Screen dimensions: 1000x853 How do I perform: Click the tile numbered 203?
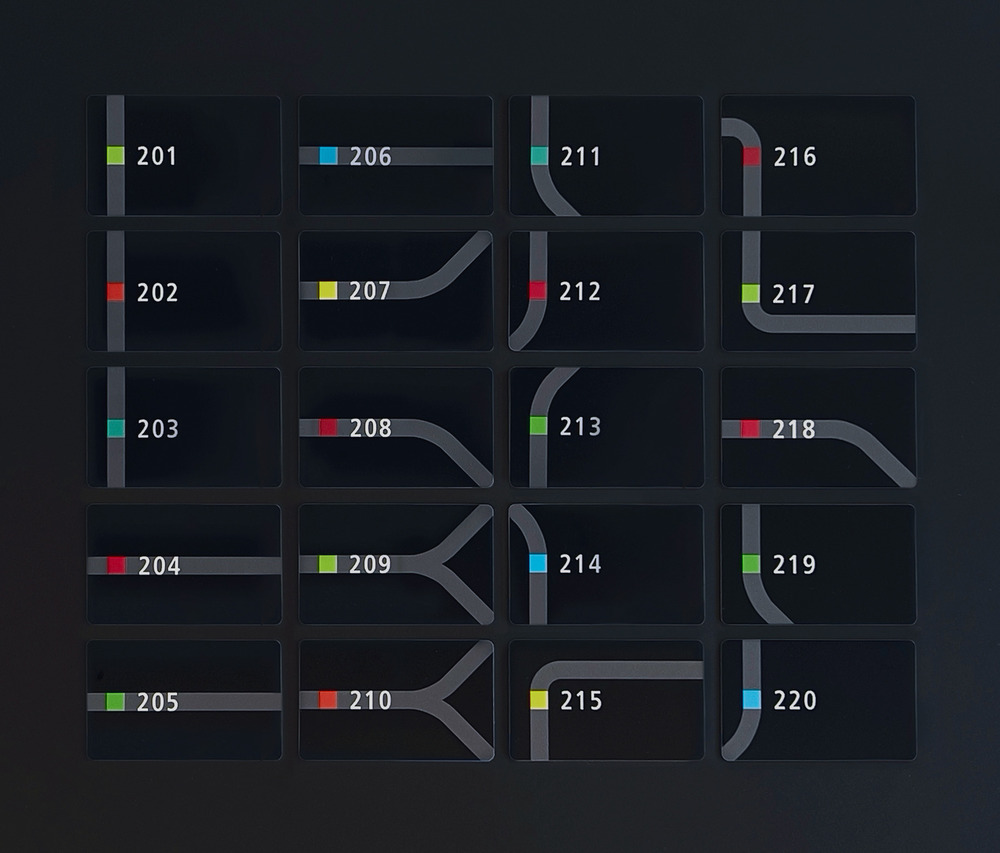point(184,428)
